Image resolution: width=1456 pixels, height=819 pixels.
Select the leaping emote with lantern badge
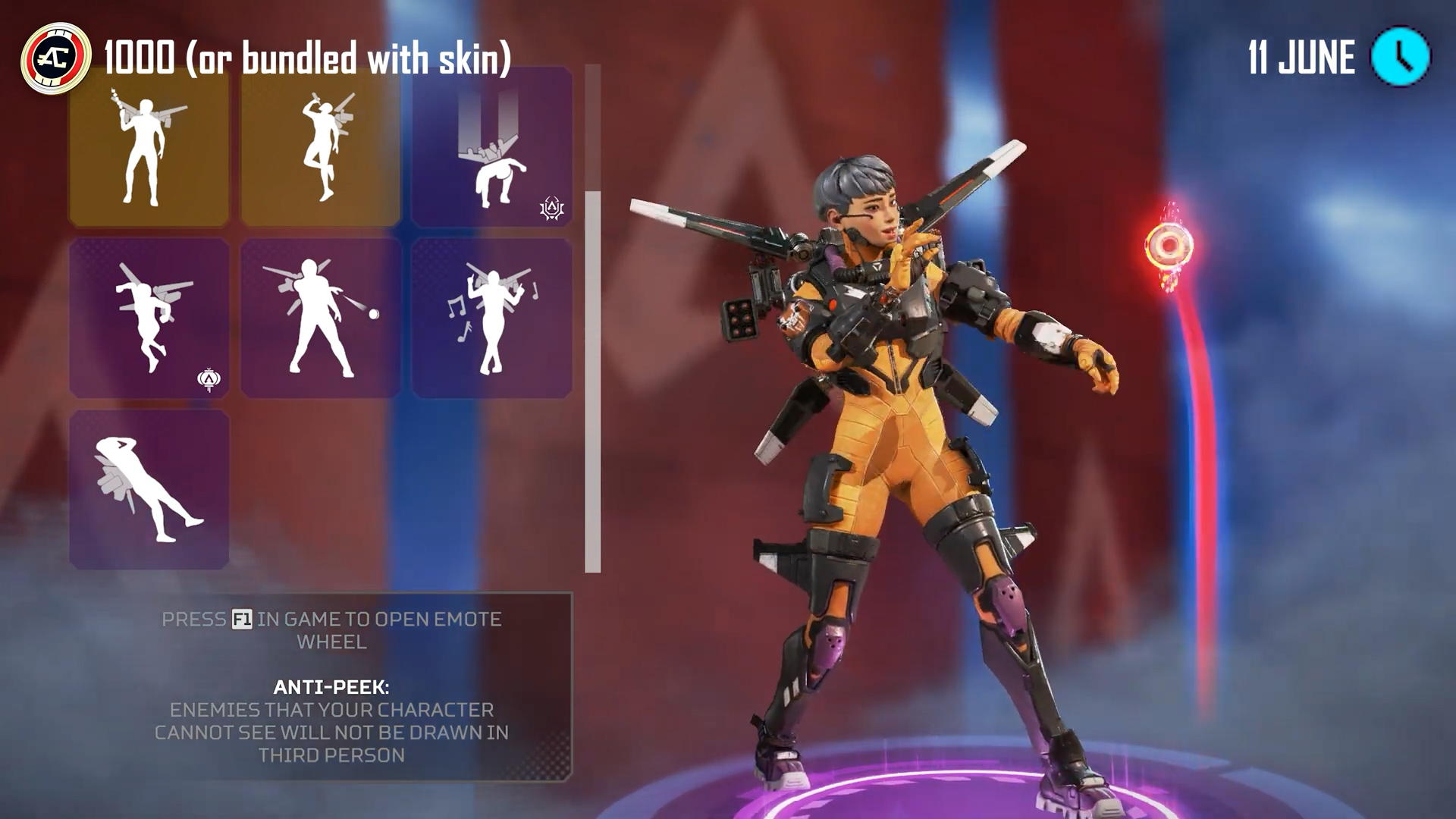tap(149, 318)
